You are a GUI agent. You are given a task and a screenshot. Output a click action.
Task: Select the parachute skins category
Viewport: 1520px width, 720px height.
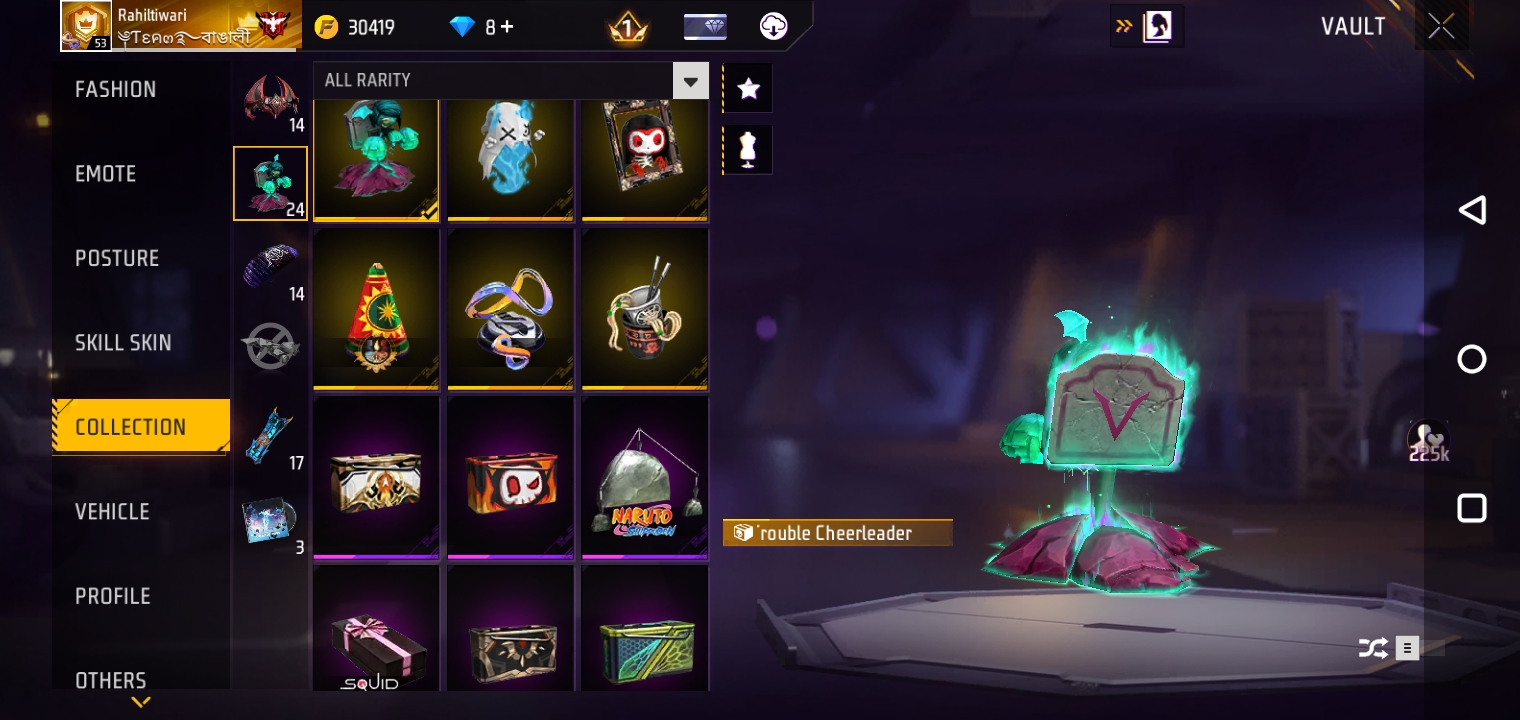pyautogui.click(x=270, y=265)
